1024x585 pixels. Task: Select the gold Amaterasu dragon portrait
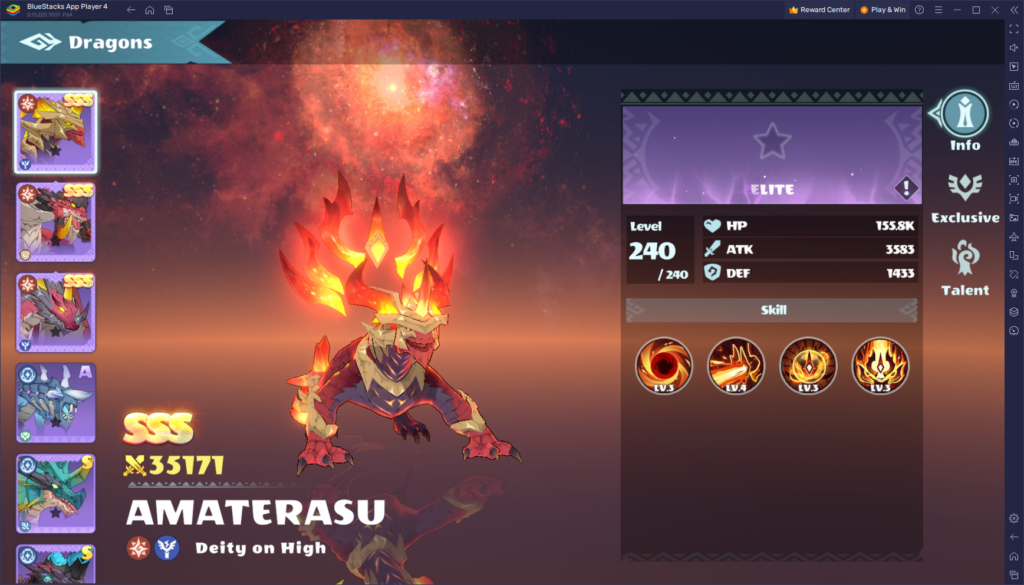click(56, 132)
